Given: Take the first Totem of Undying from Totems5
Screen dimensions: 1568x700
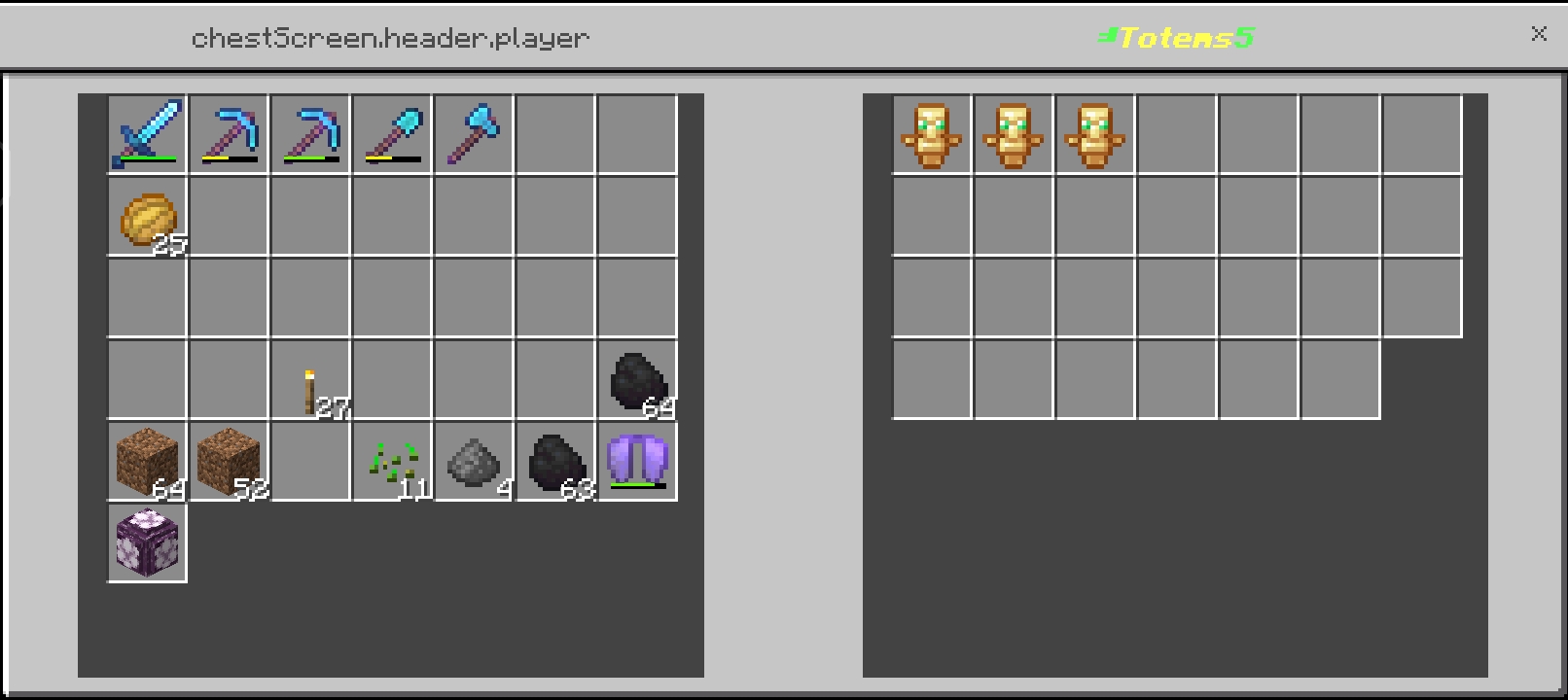Looking at the screenshot, I should [931, 135].
